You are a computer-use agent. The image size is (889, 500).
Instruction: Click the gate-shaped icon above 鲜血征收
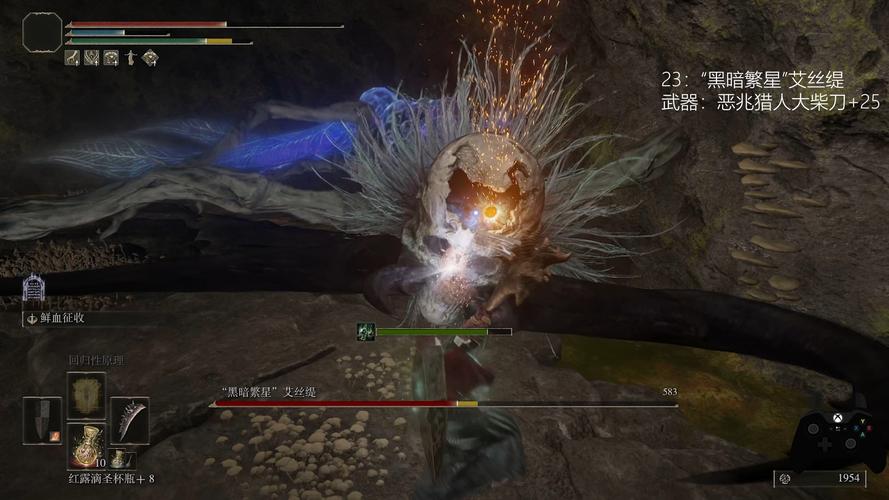33,290
